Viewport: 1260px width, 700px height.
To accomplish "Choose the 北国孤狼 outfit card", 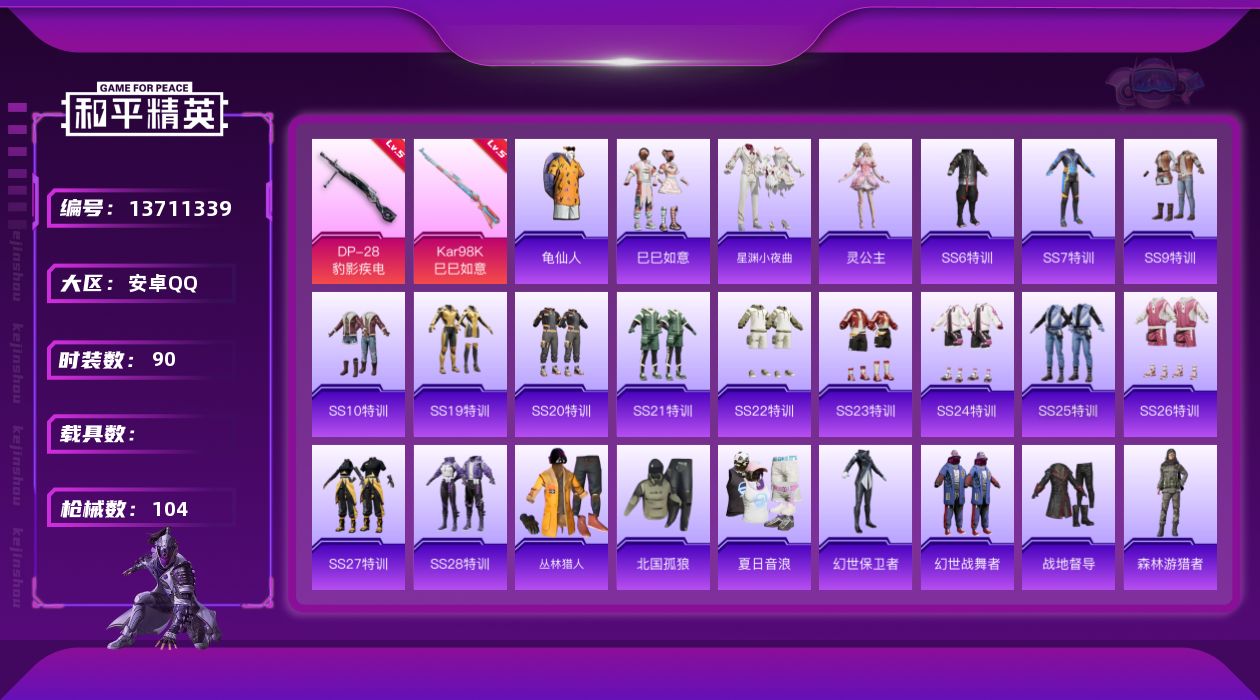I will click(663, 517).
